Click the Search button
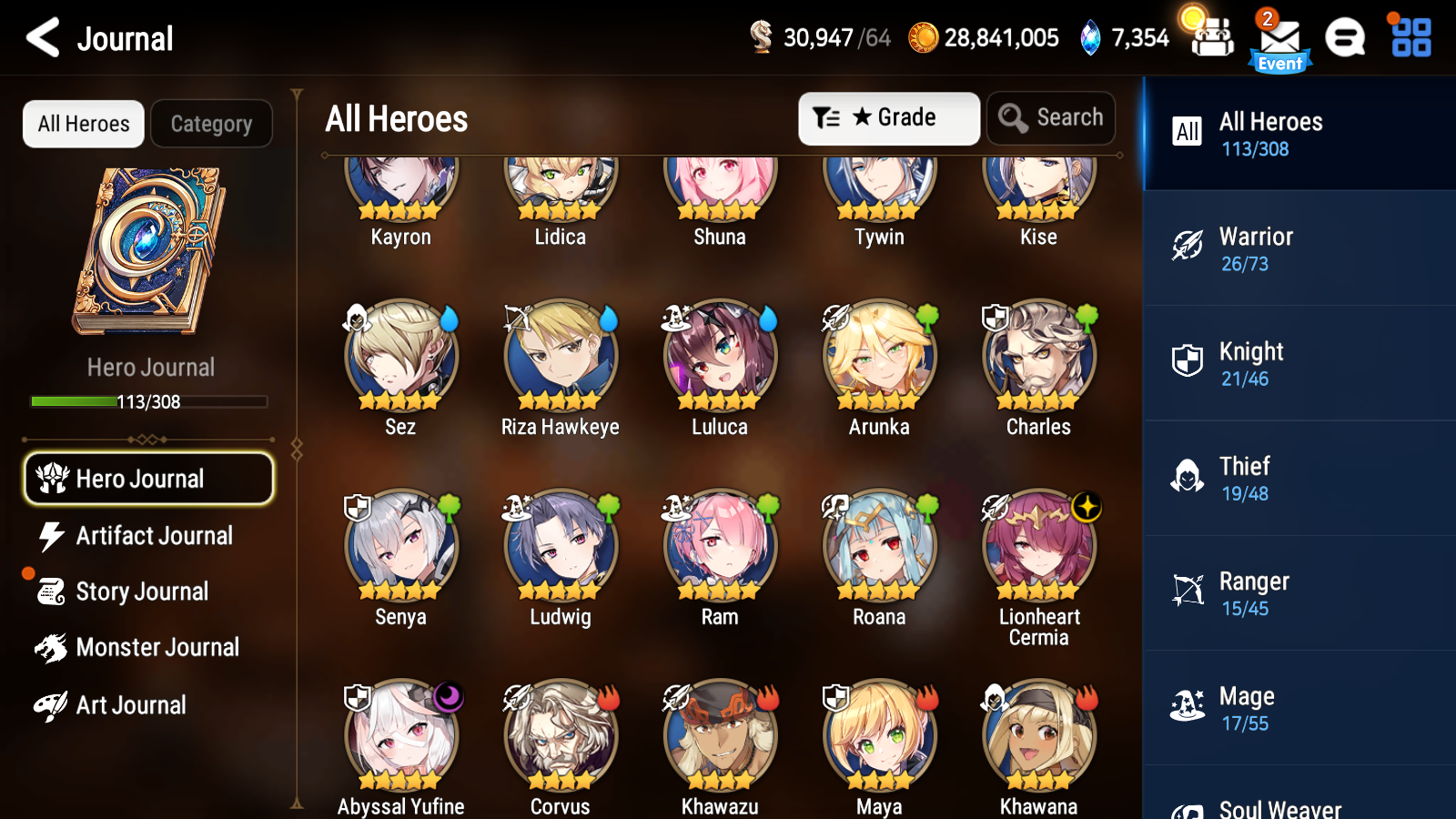 (x=1051, y=117)
